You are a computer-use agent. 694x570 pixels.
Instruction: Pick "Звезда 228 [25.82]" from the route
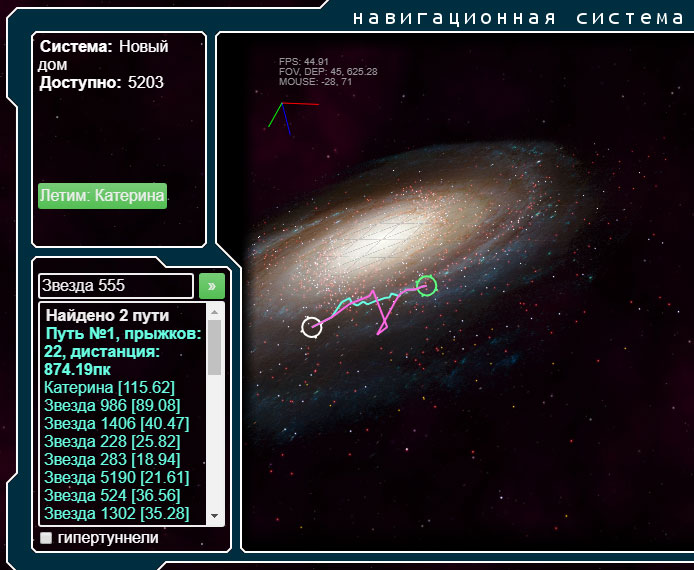click(x=112, y=441)
